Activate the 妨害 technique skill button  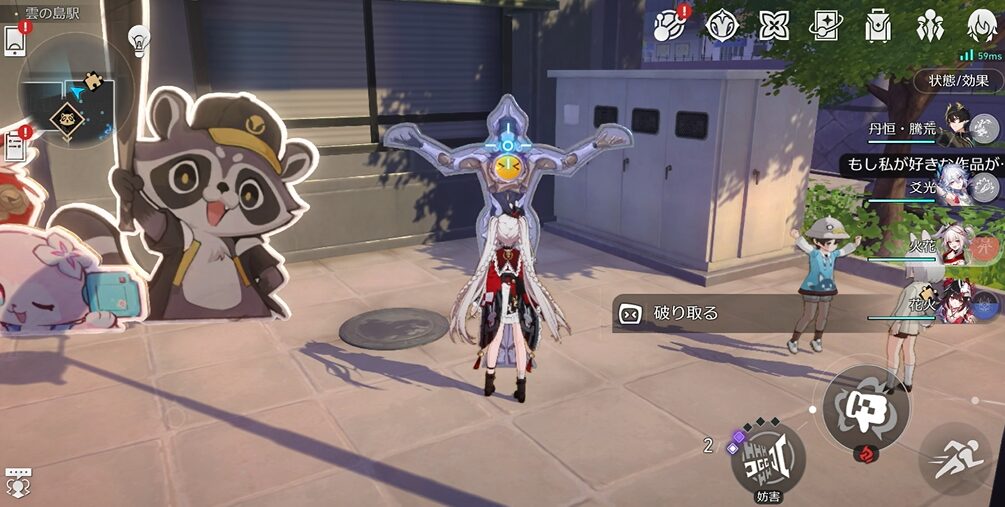pos(768,457)
